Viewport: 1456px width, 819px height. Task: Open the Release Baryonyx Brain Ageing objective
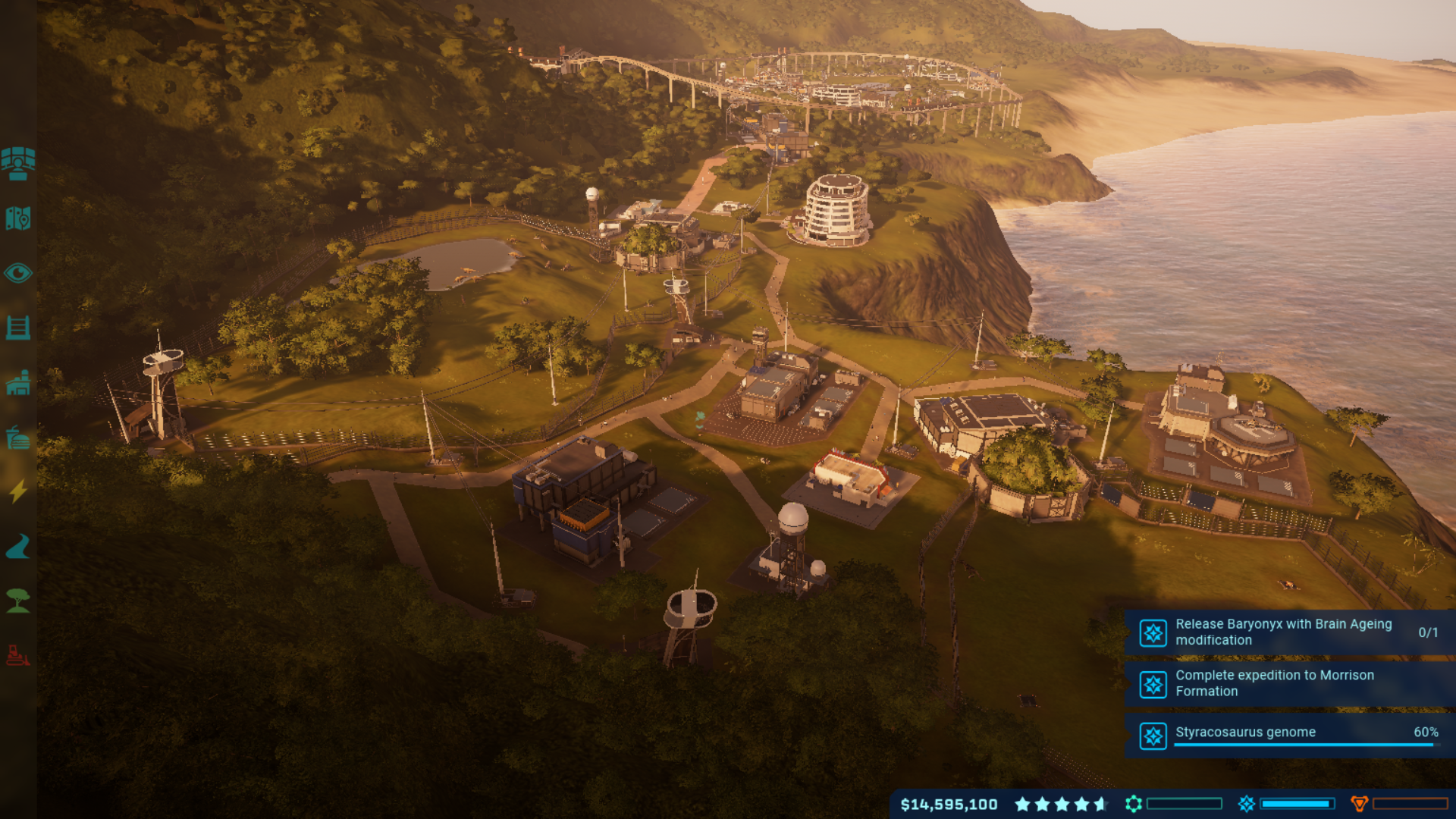click(1282, 632)
